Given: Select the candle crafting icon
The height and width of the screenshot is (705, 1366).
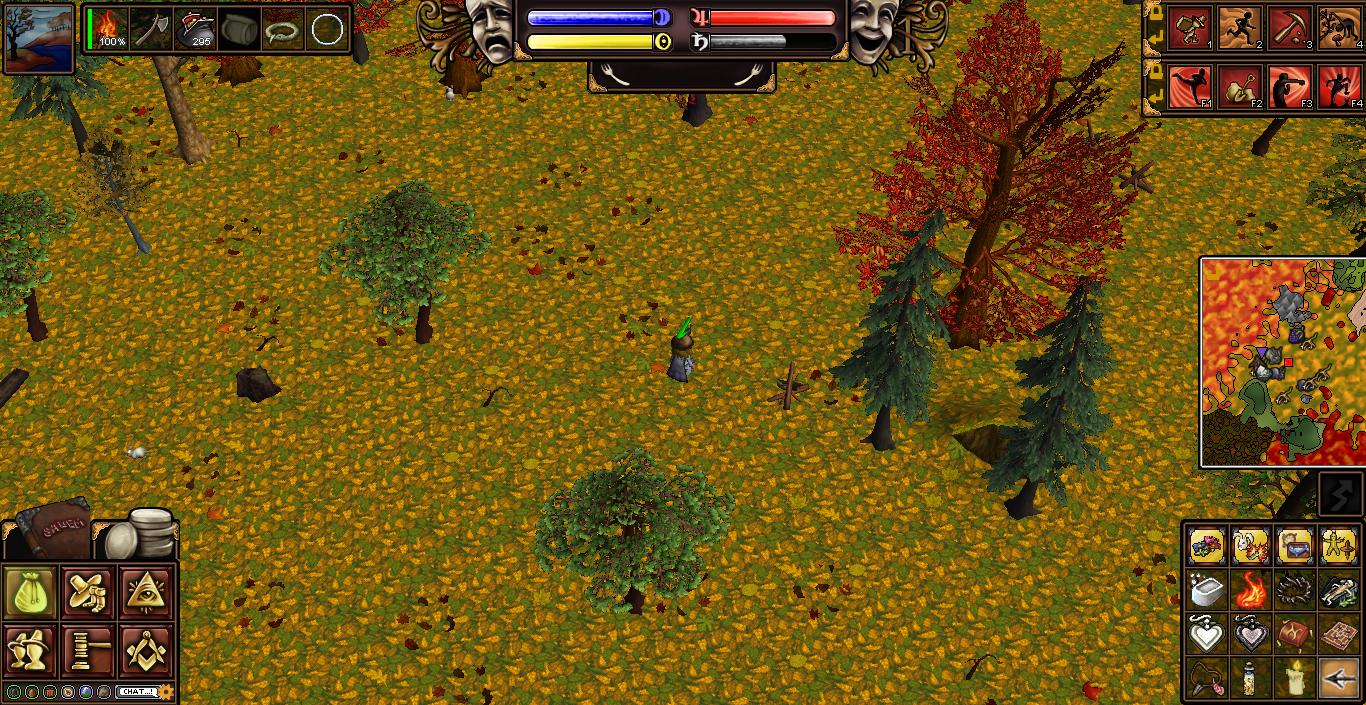Looking at the screenshot, I should click(x=1296, y=678).
